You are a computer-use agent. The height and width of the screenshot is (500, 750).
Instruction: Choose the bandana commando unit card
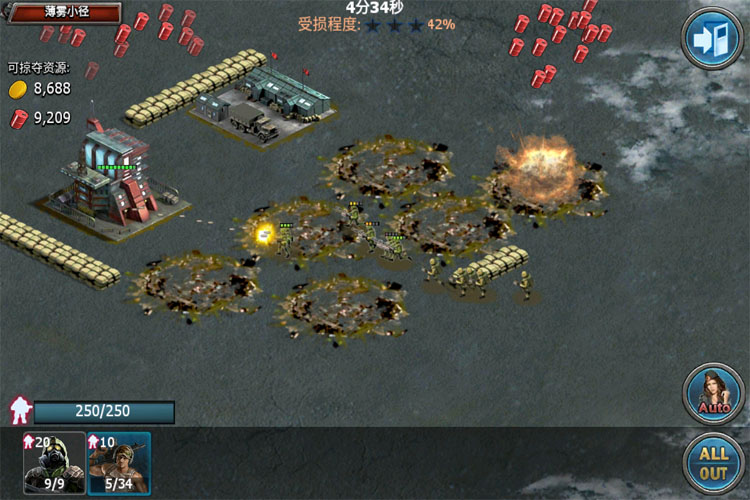pyautogui.click(x=119, y=463)
